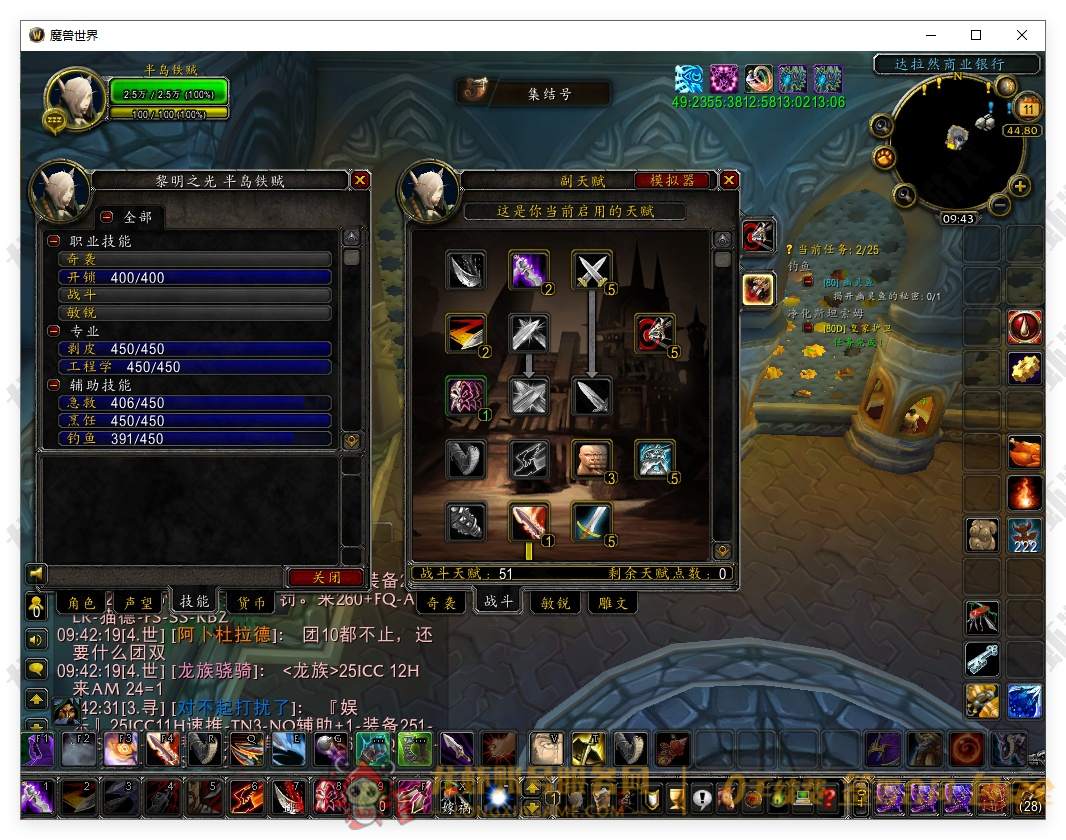Close the talent window with the X
Screen dimensions: 1066x840
(x=730, y=180)
